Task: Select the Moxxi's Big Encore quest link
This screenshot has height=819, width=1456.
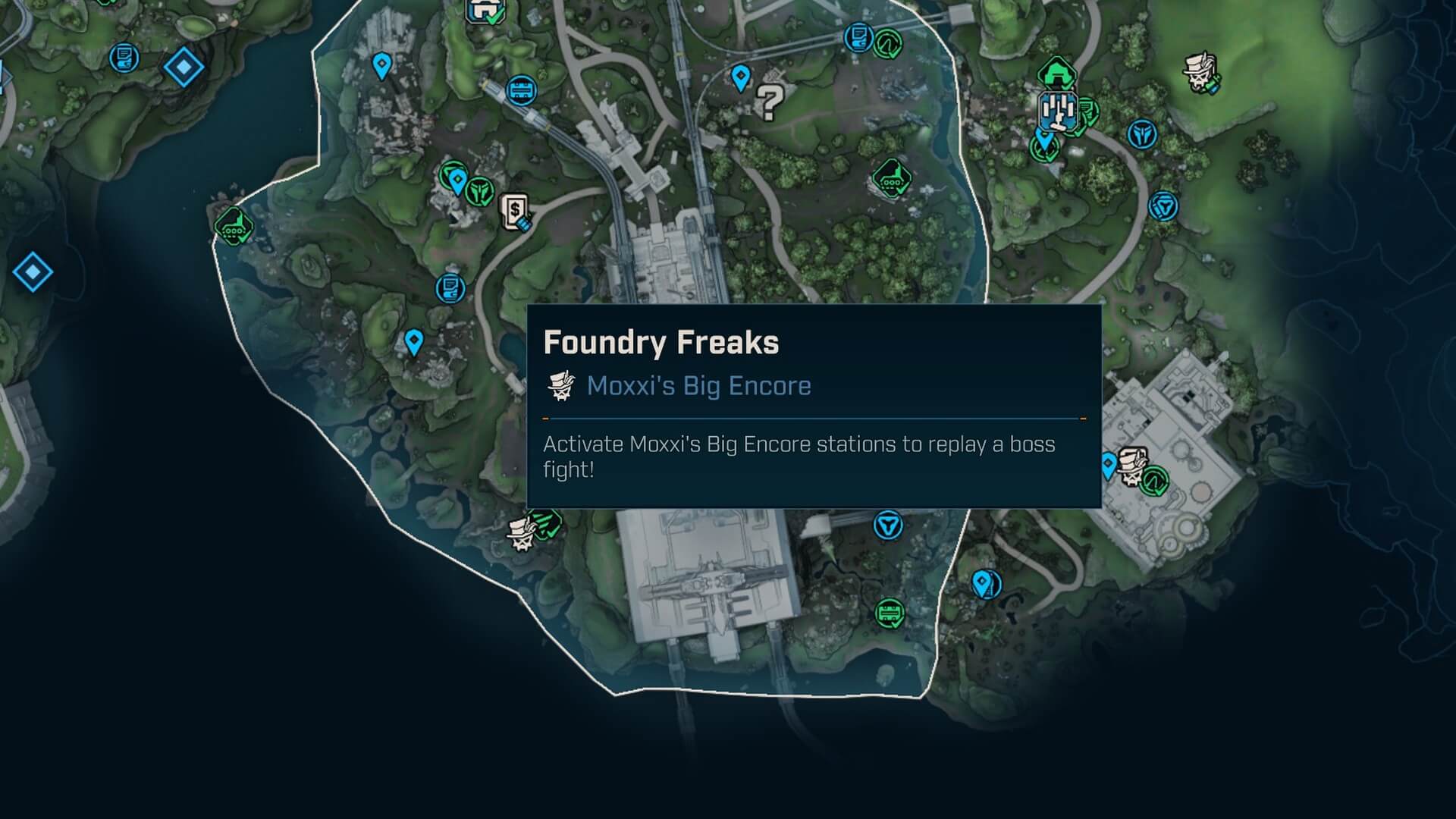Action: [698, 386]
